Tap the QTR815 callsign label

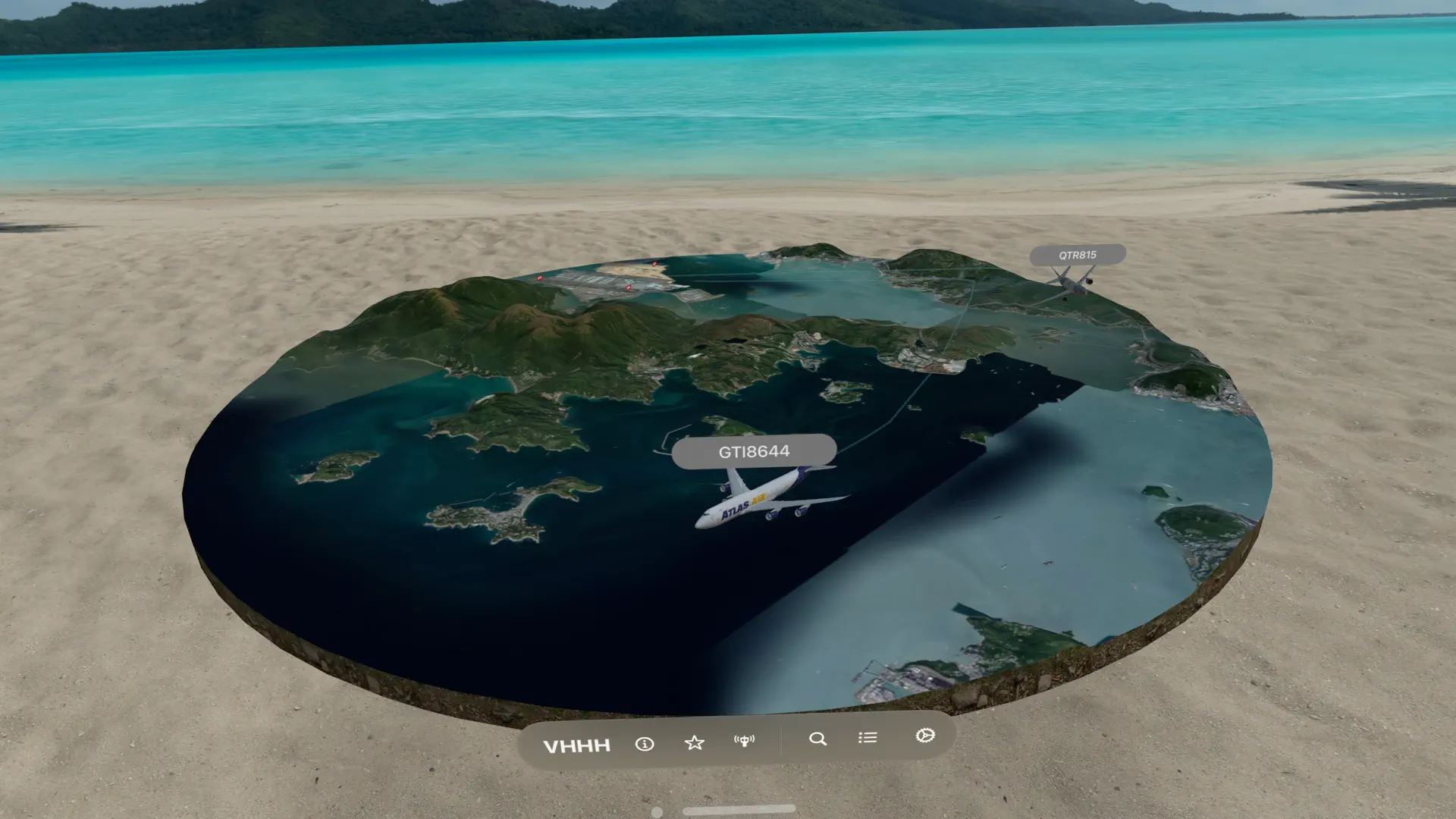[x=1077, y=255]
